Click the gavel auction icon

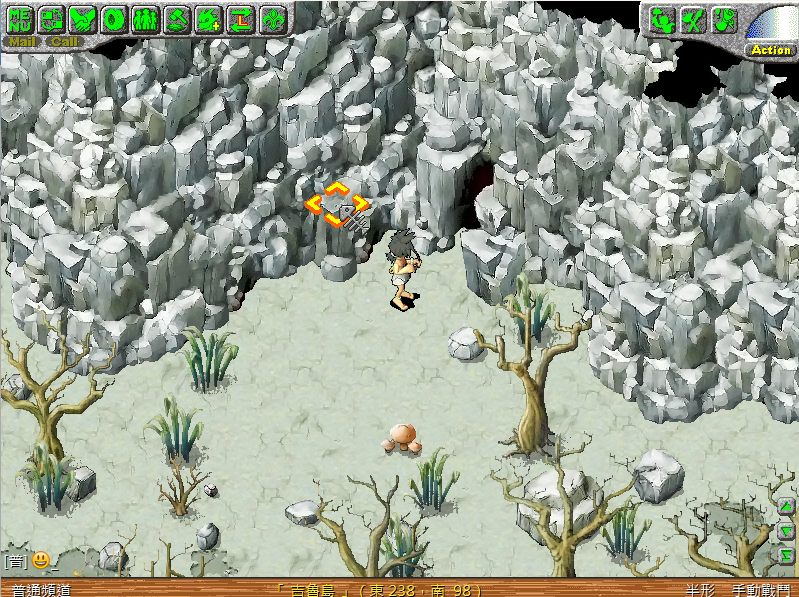click(177, 17)
